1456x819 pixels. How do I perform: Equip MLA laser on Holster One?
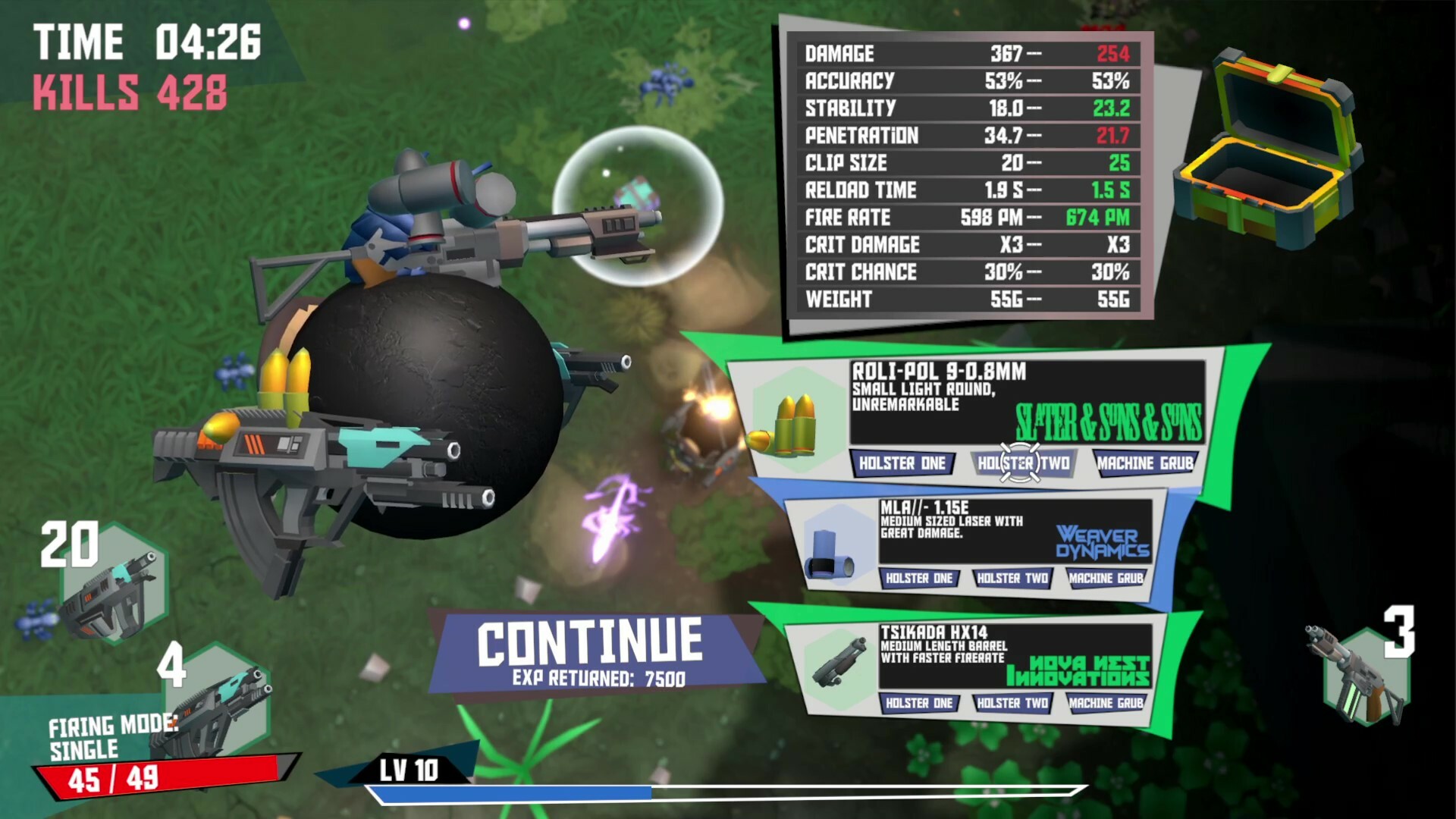(x=918, y=579)
